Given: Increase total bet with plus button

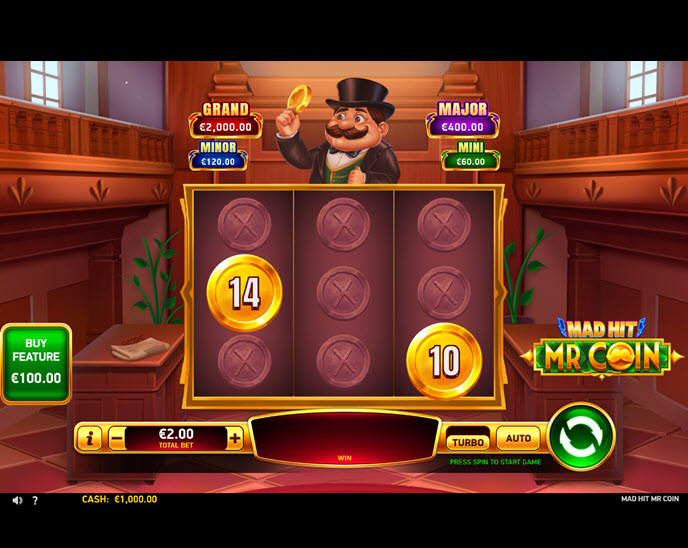Looking at the screenshot, I should [235, 438].
